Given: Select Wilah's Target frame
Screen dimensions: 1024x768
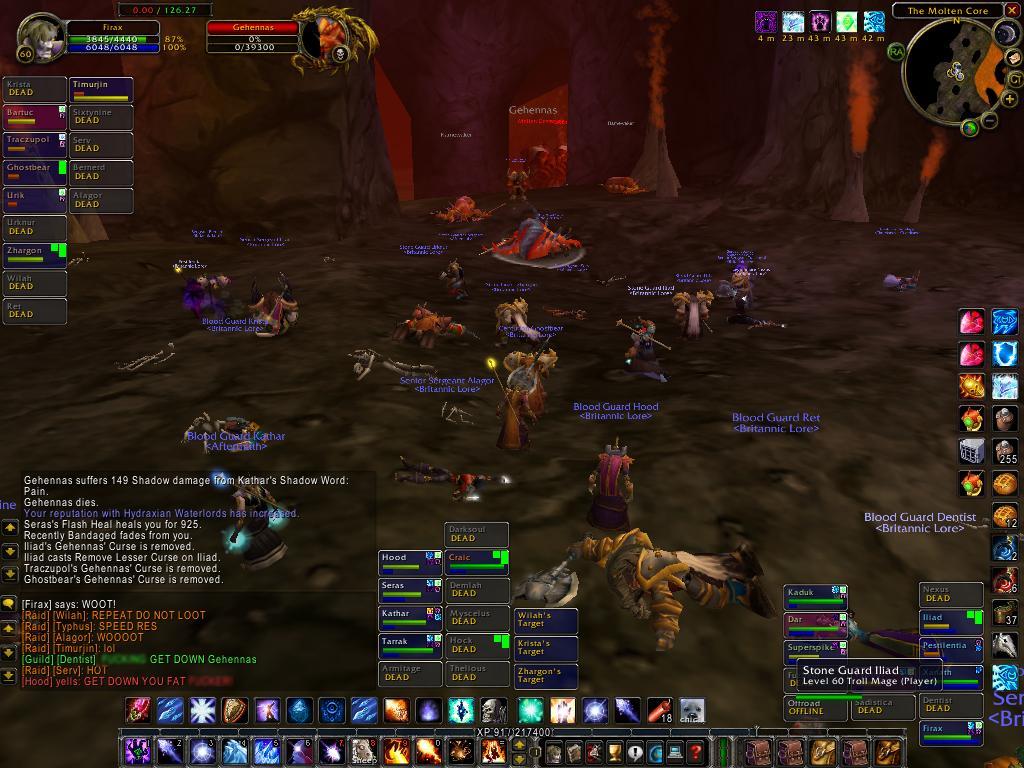Looking at the screenshot, I should pyautogui.click(x=545, y=622).
